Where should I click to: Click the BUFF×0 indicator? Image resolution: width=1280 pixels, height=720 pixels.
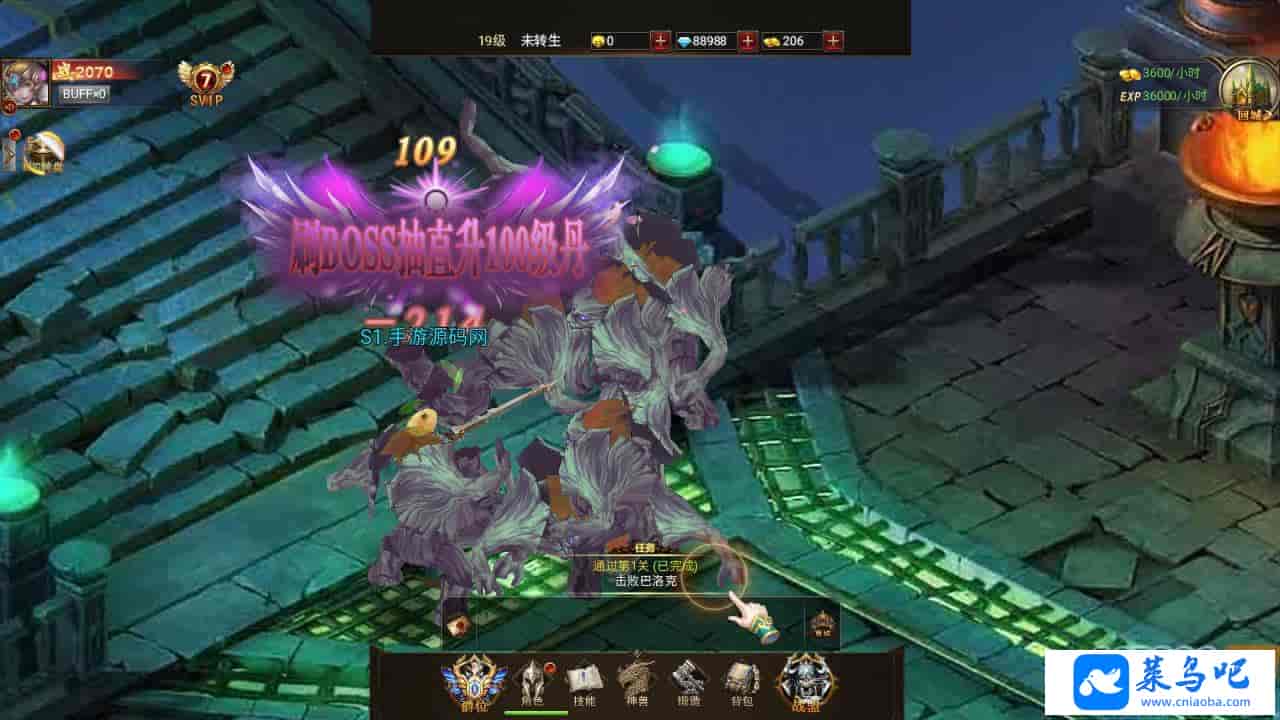[x=84, y=94]
